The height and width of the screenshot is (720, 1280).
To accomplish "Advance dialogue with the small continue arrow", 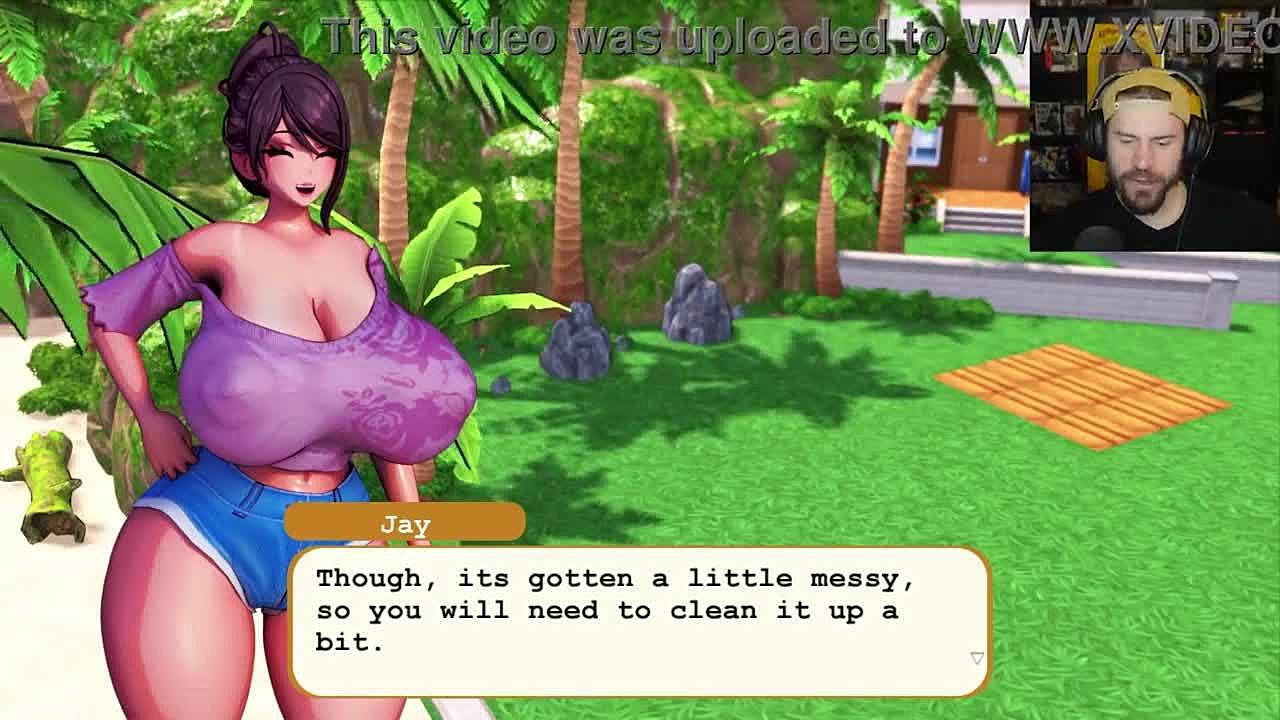I will click(977, 658).
